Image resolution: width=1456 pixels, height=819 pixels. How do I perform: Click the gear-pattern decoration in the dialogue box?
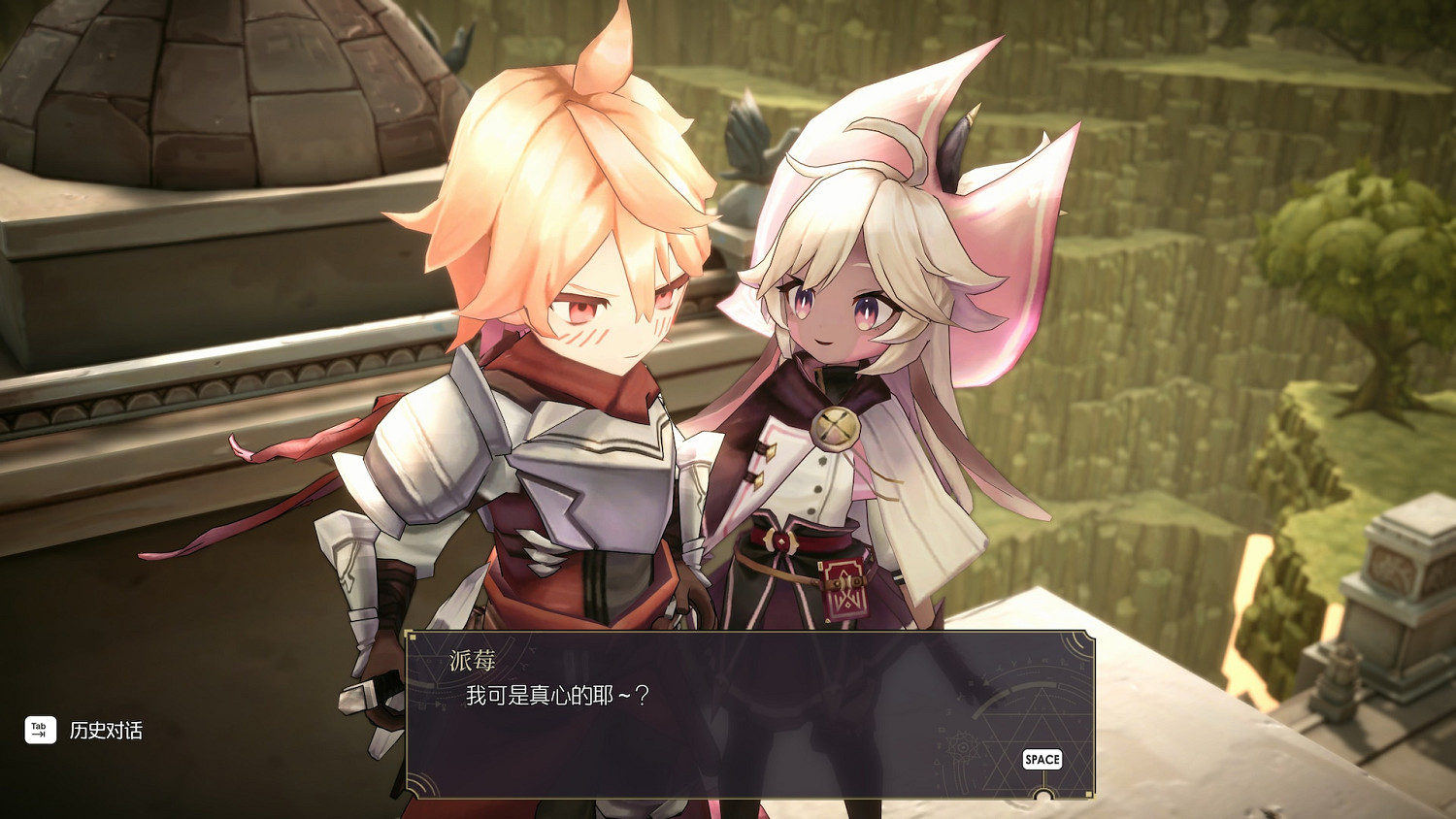(x=963, y=745)
